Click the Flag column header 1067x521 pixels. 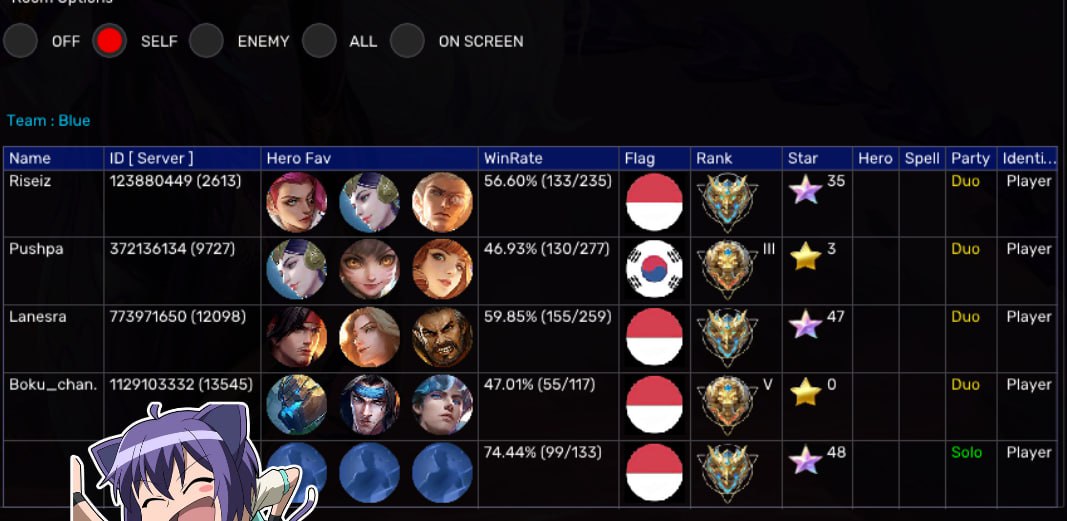[640, 158]
